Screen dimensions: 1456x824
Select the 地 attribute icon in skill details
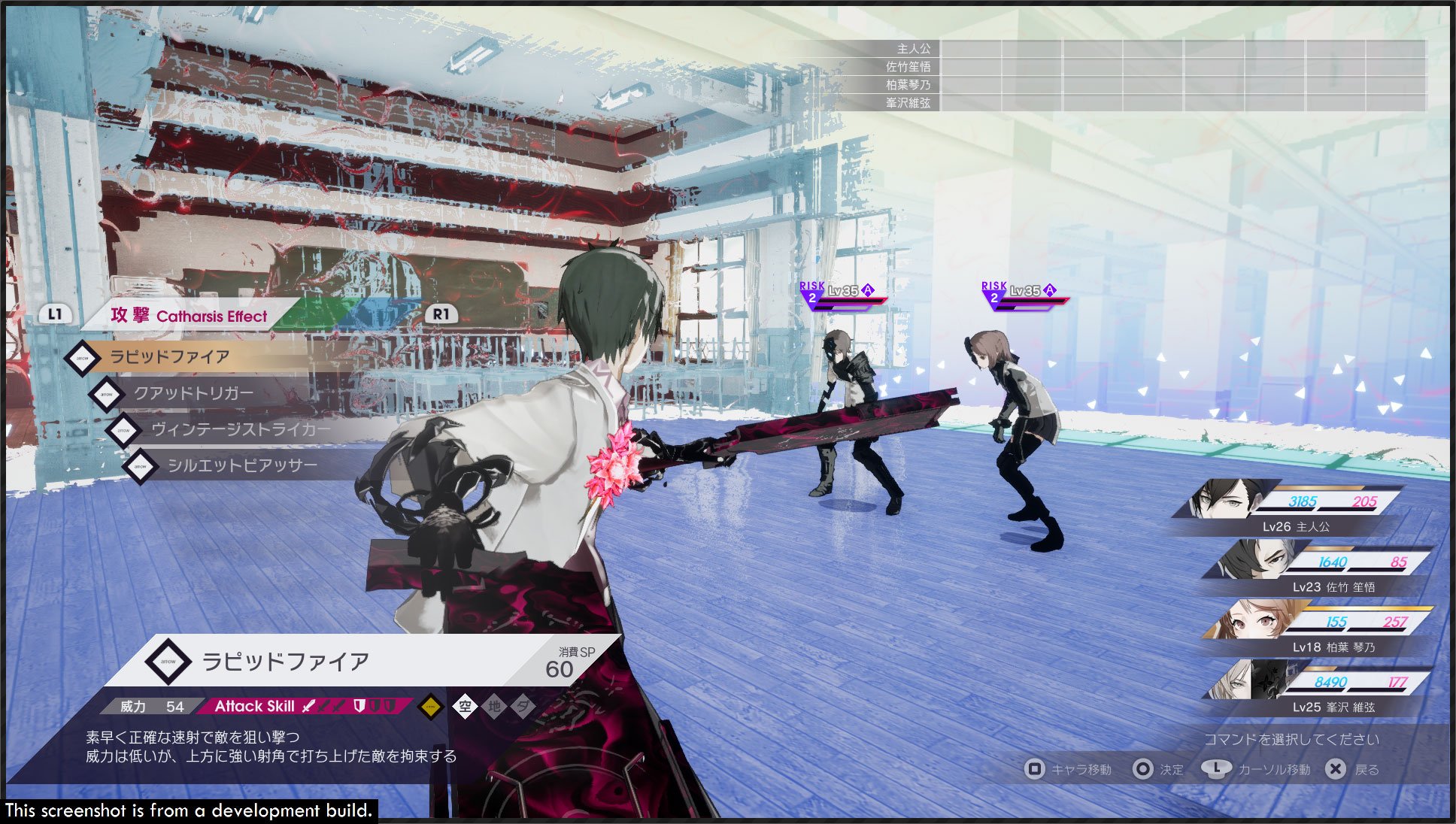496,707
